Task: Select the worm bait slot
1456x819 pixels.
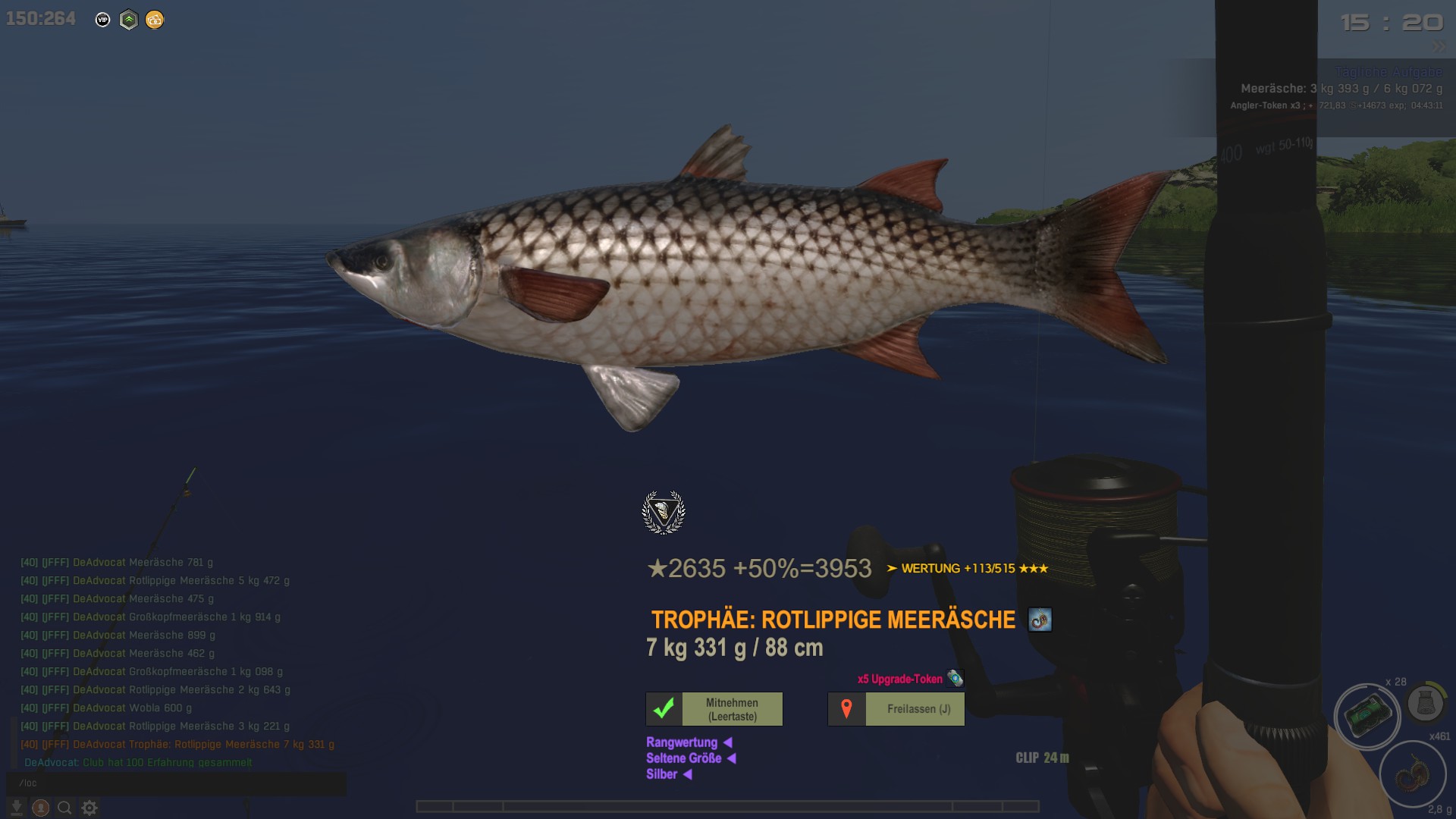Action: [x=1412, y=775]
